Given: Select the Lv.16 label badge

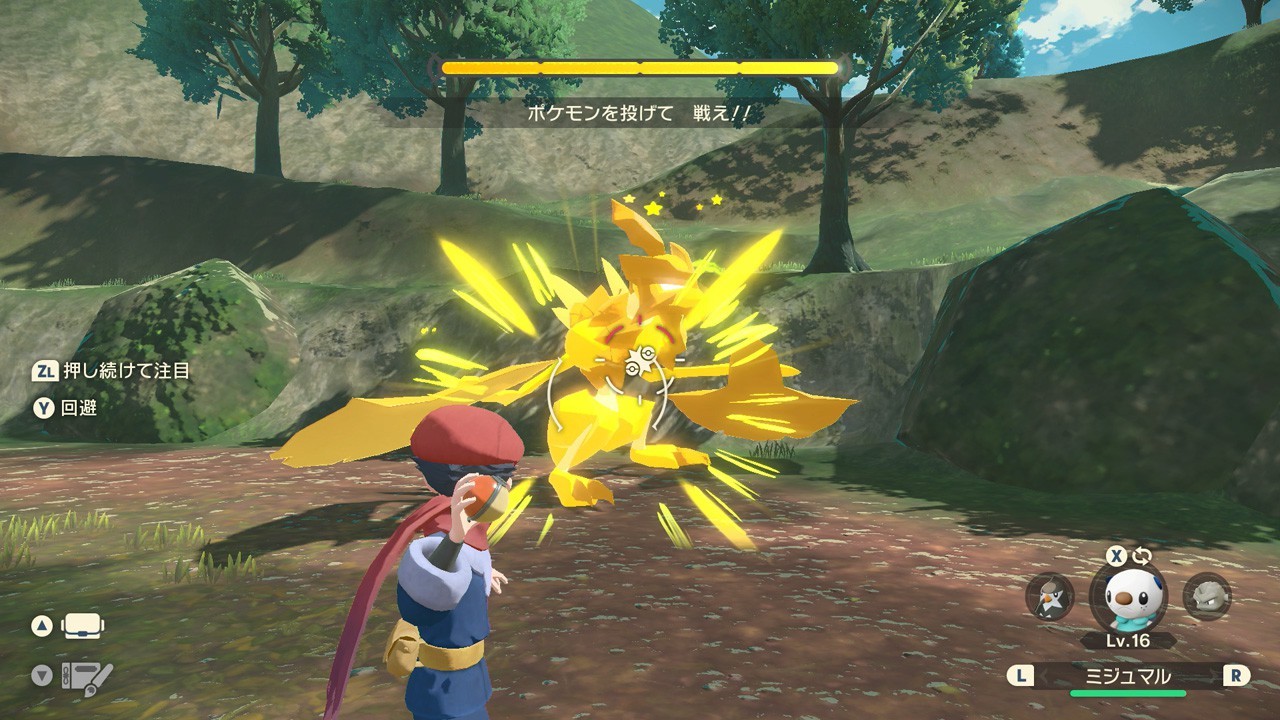Looking at the screenshot, I should tap(1127, 640).
